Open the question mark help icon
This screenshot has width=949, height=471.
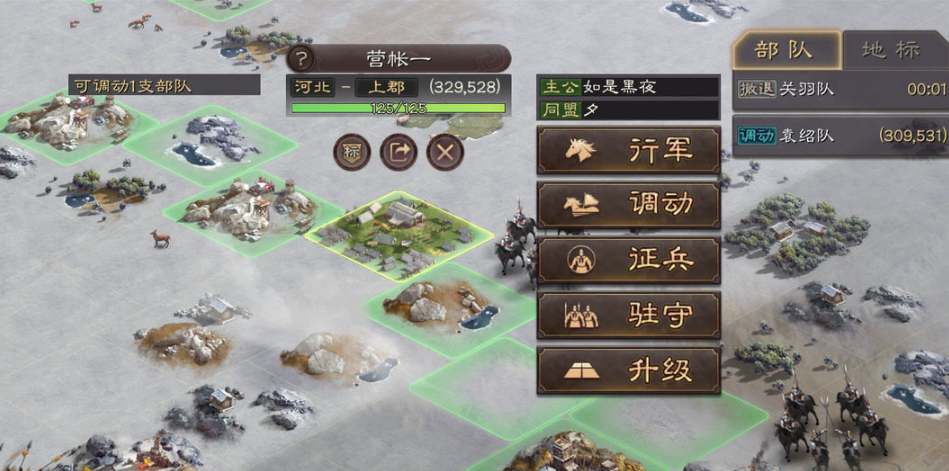301,58
